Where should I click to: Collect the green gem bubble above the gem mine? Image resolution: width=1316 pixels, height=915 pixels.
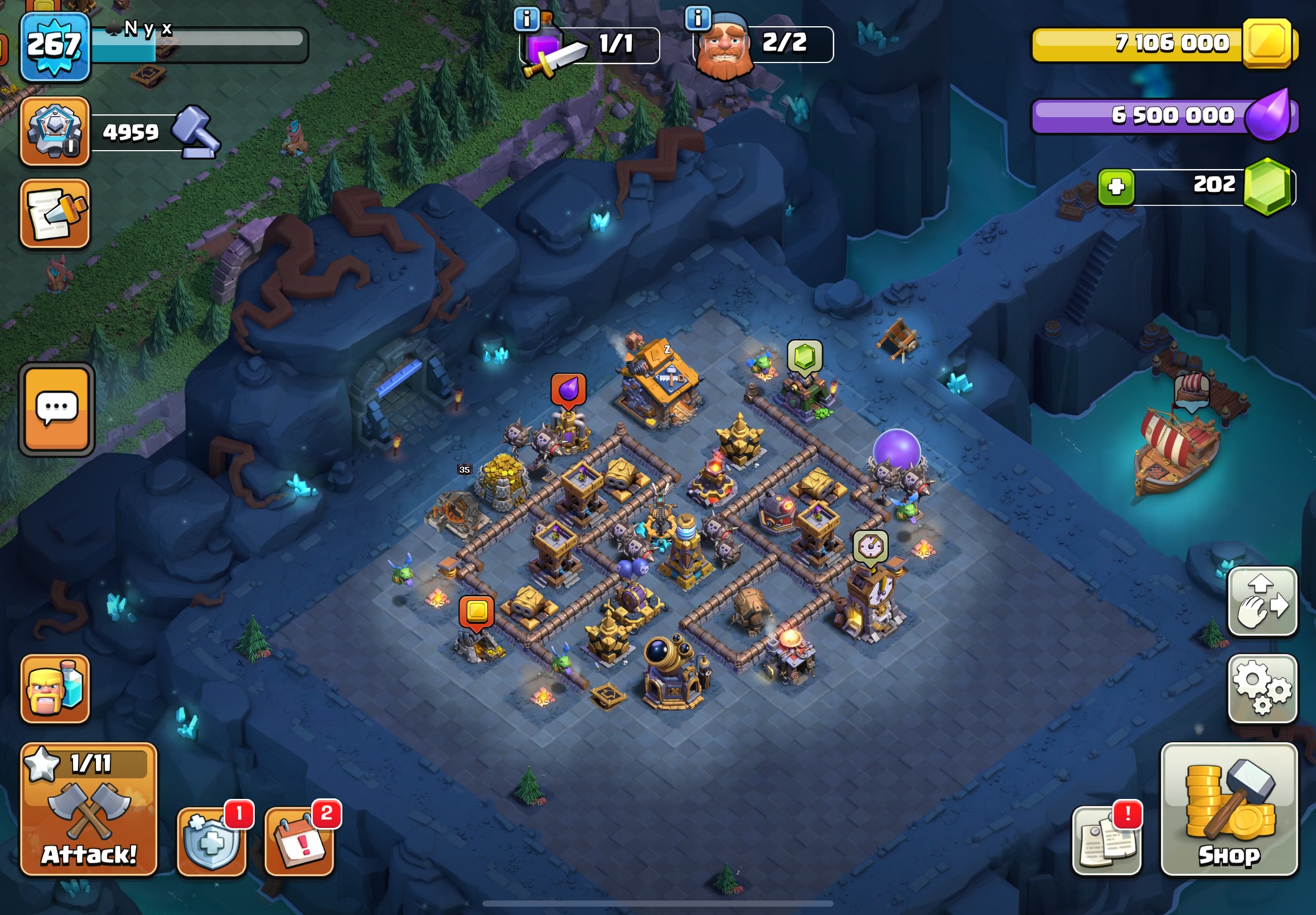(x=805, y=357)
